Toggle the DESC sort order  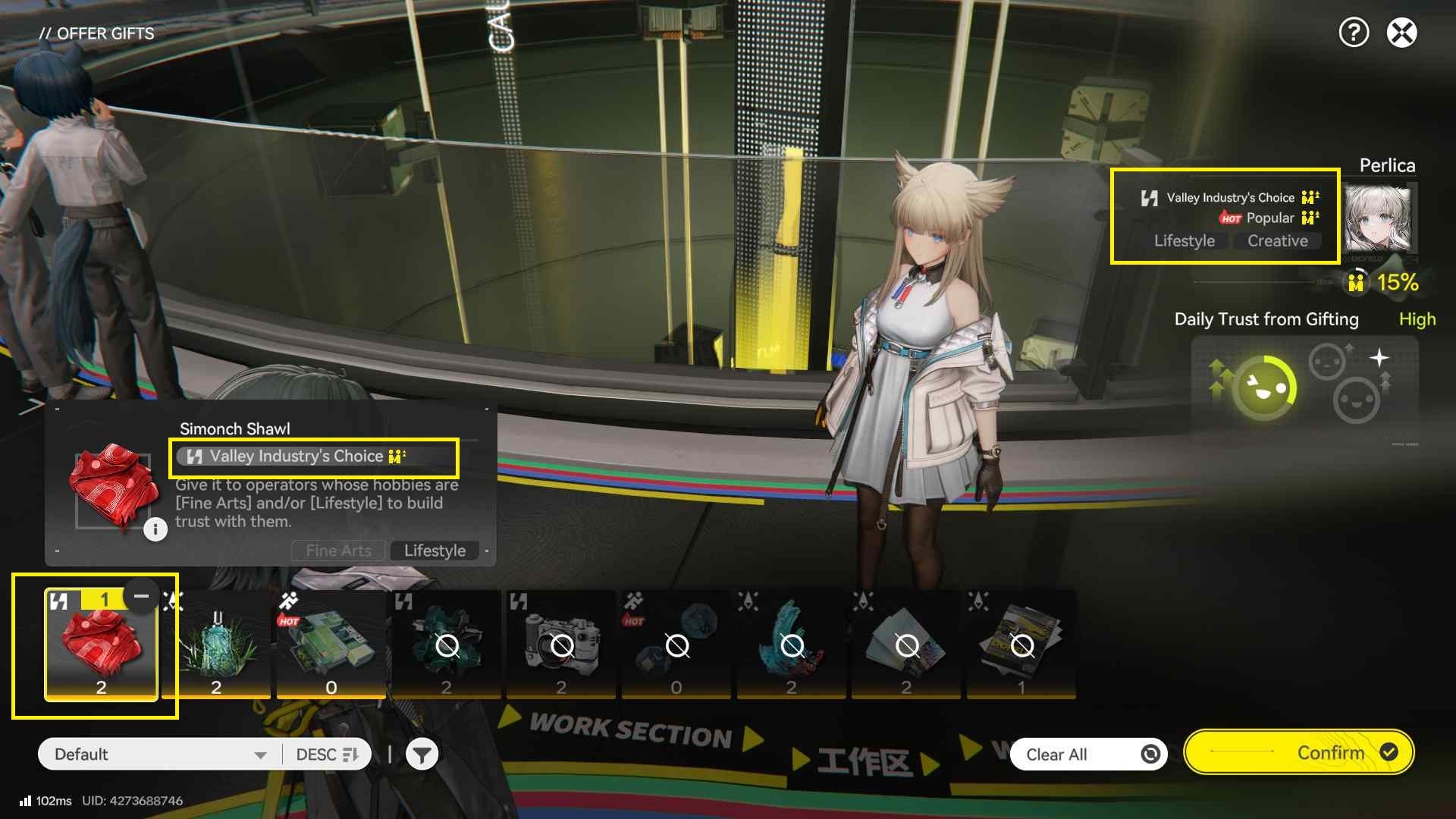tap(327, 755)
